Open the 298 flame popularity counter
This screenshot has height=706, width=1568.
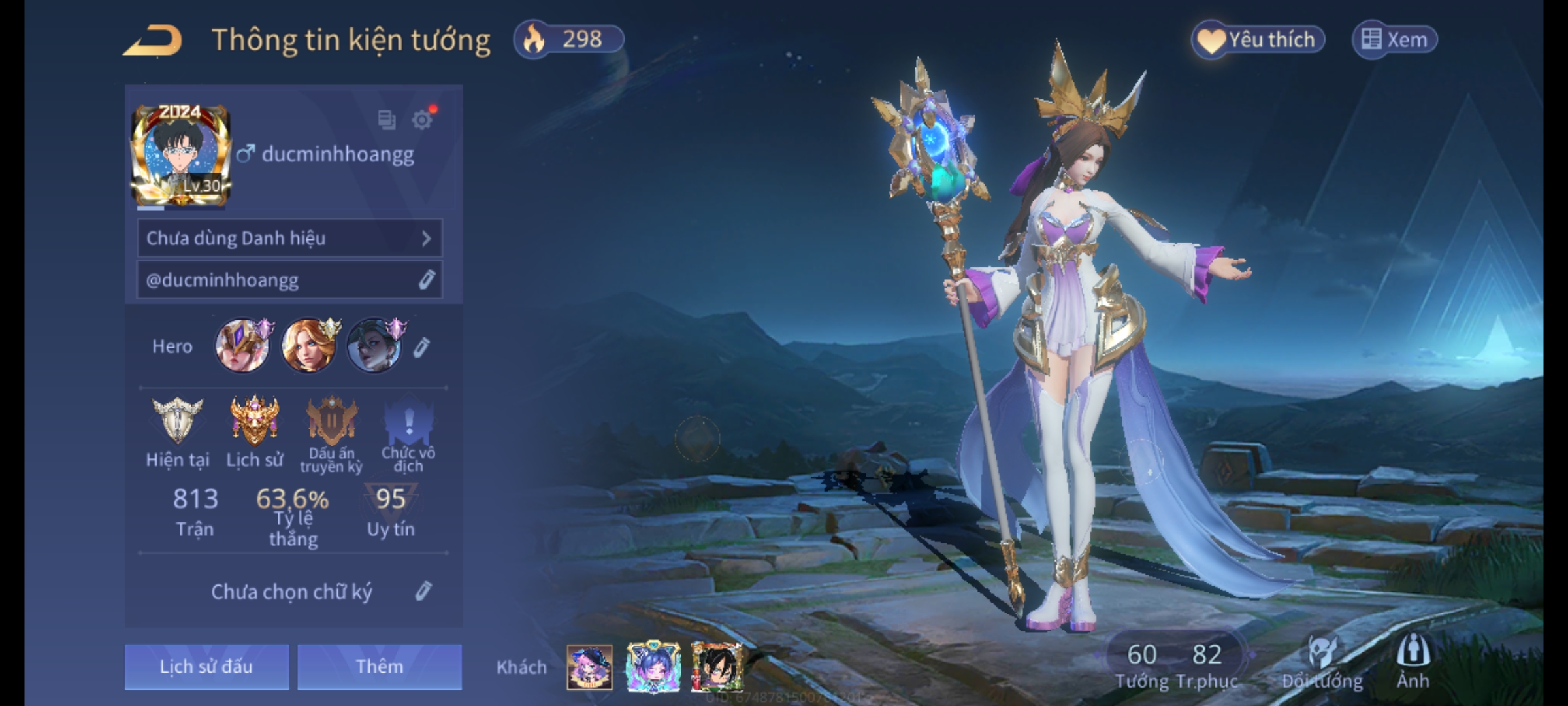click(568, 39)
